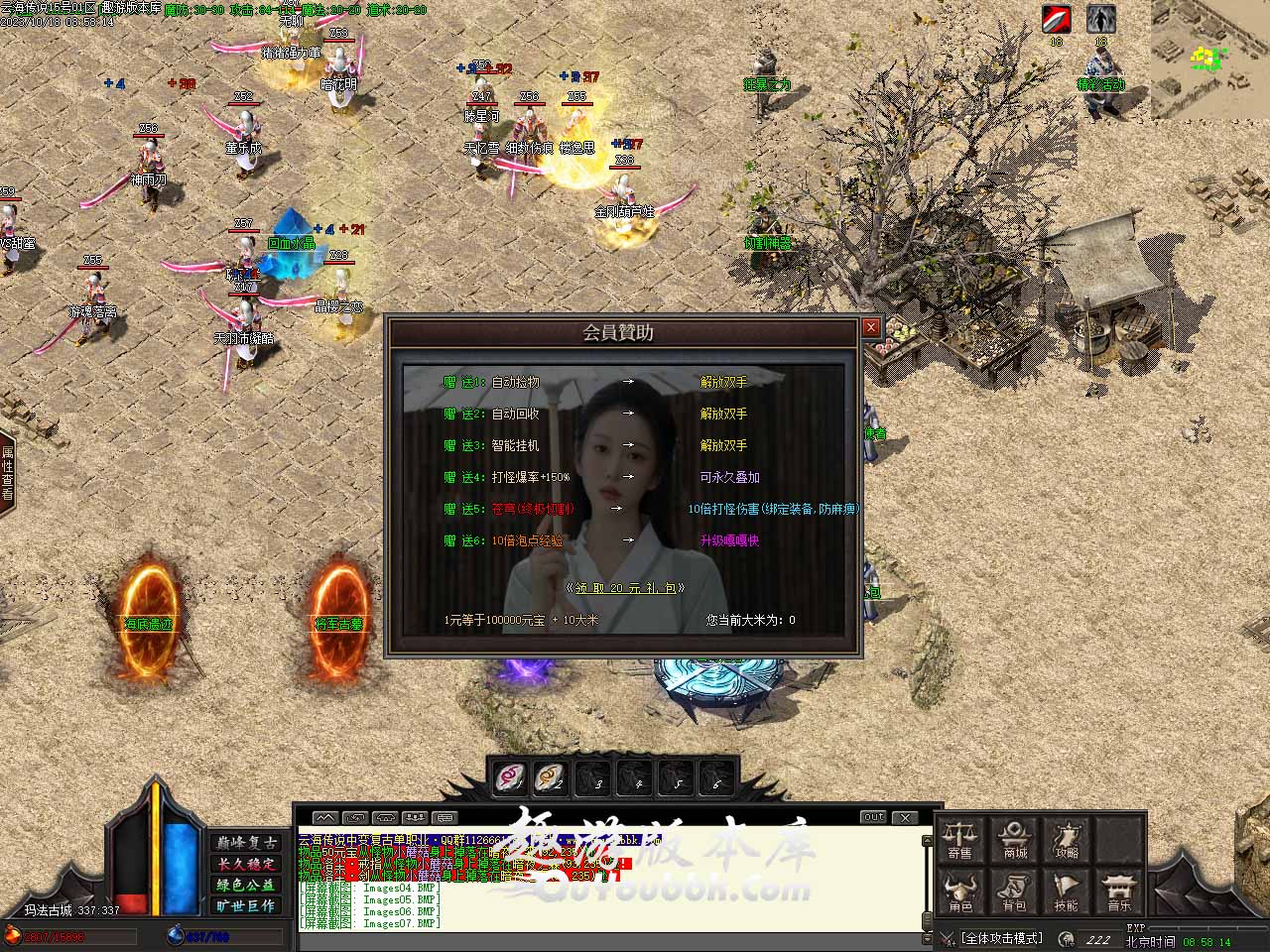Close the chat window with X

click(x=905, y=817)
